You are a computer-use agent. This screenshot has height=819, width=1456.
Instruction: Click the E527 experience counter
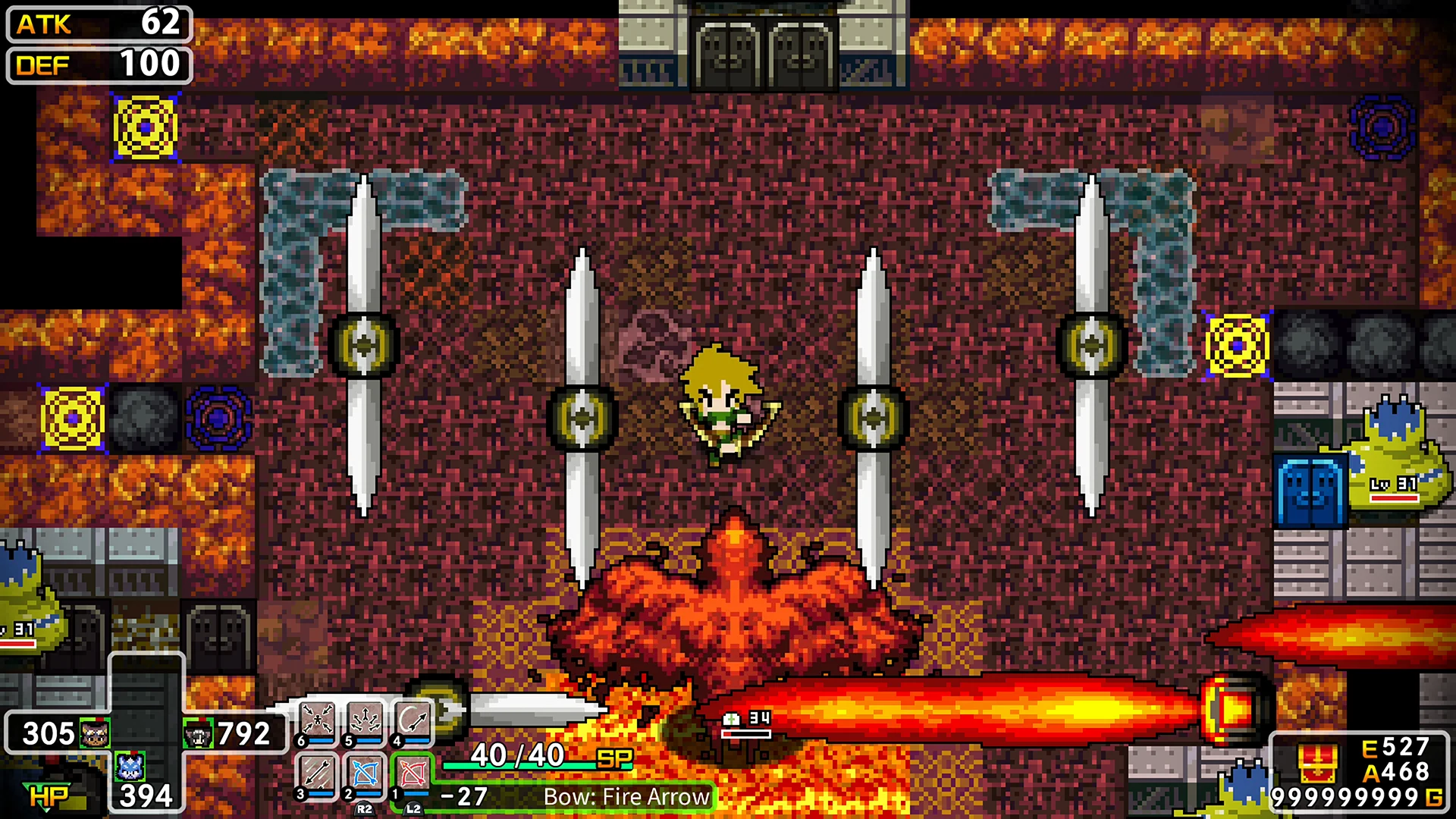click(1394, 746)
